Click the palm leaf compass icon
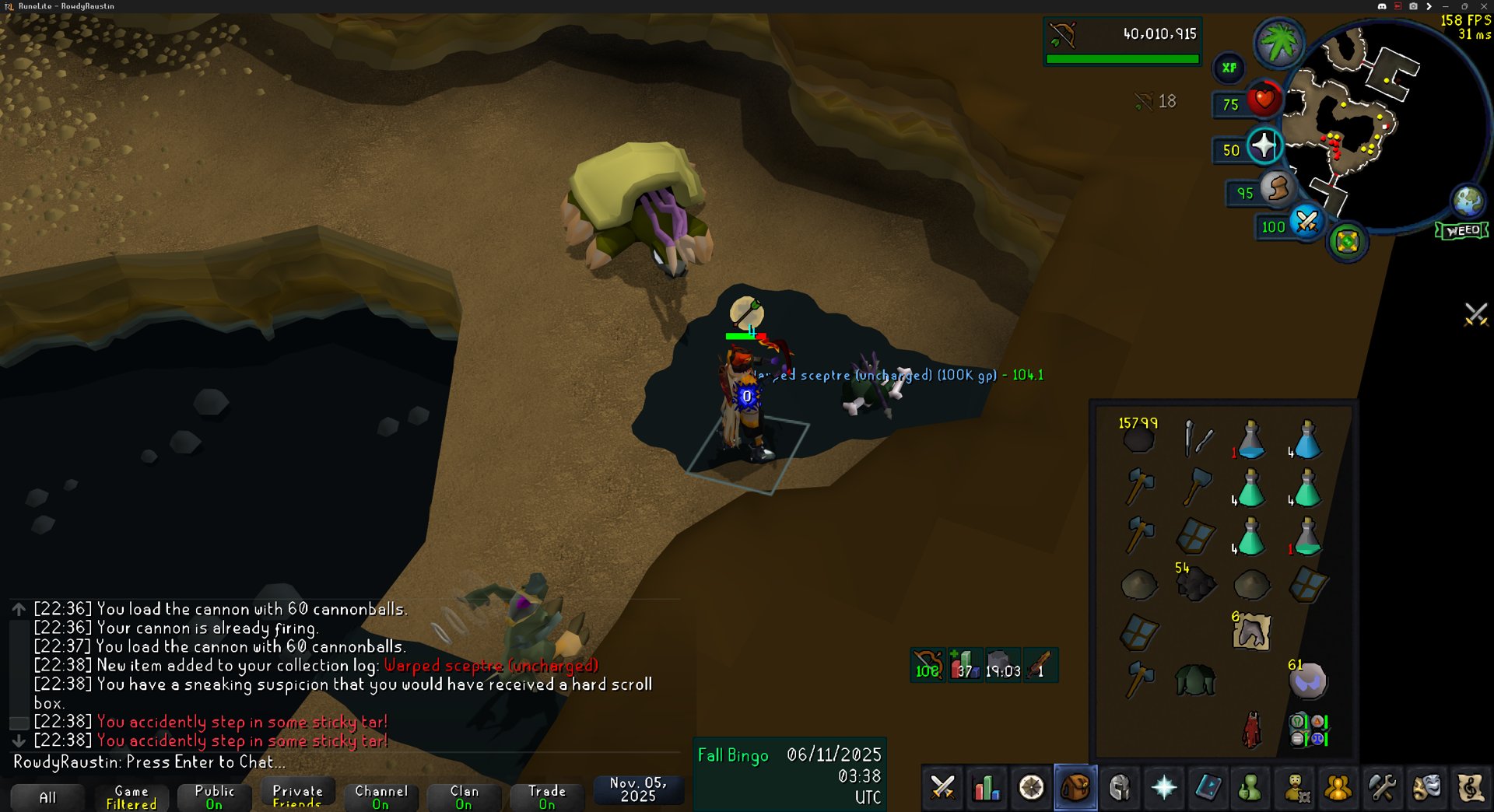 click(x=1278, y=43)
